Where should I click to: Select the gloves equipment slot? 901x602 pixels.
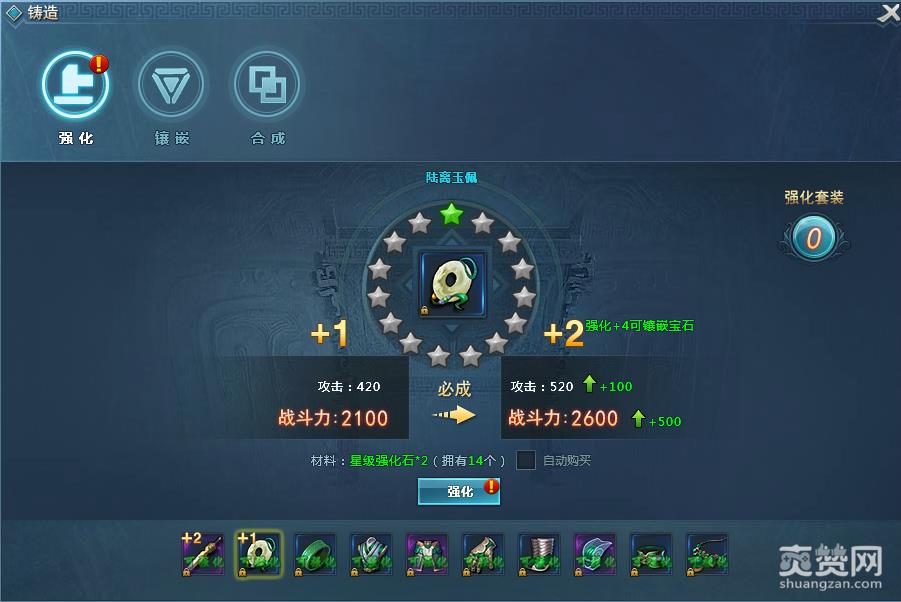pos(483,554)
